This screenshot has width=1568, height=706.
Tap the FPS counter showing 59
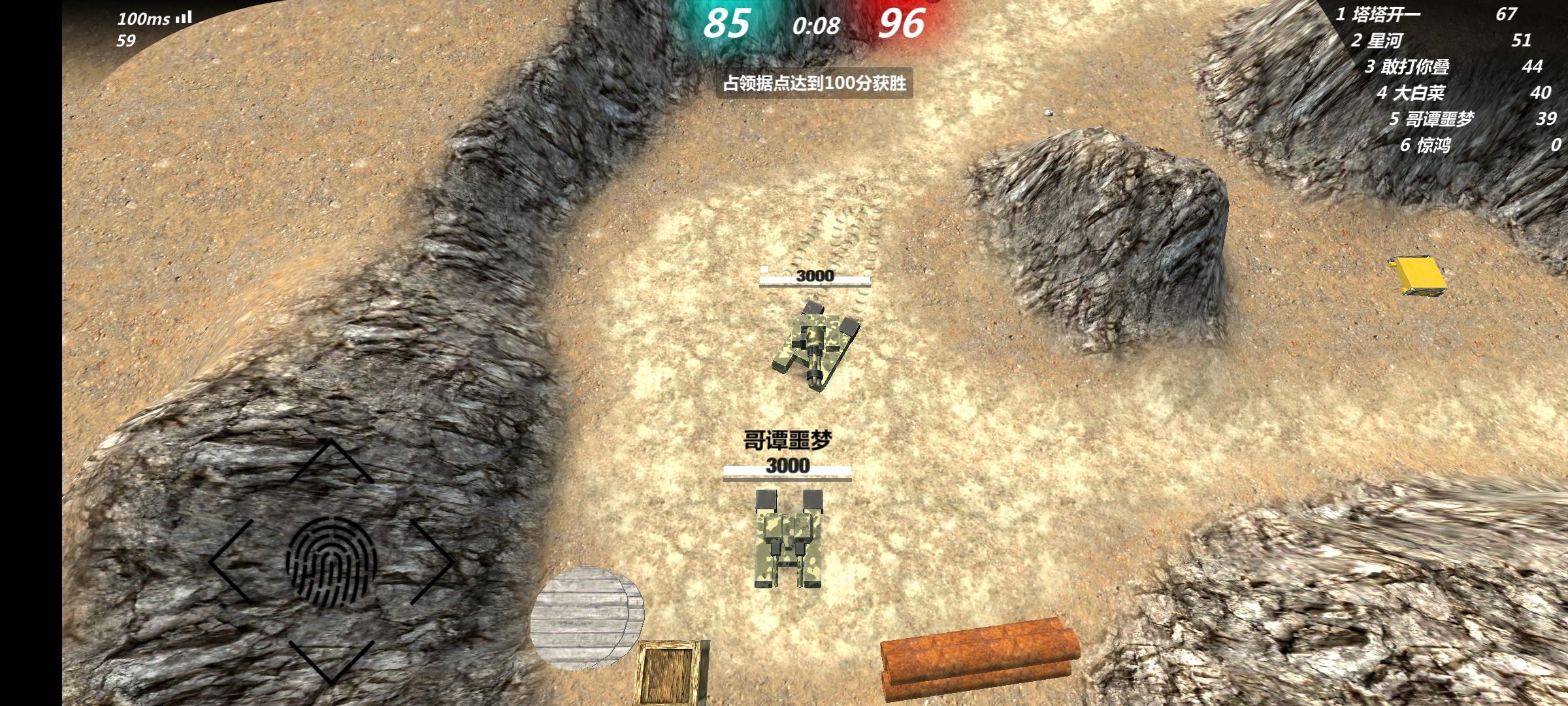(126, 41)
